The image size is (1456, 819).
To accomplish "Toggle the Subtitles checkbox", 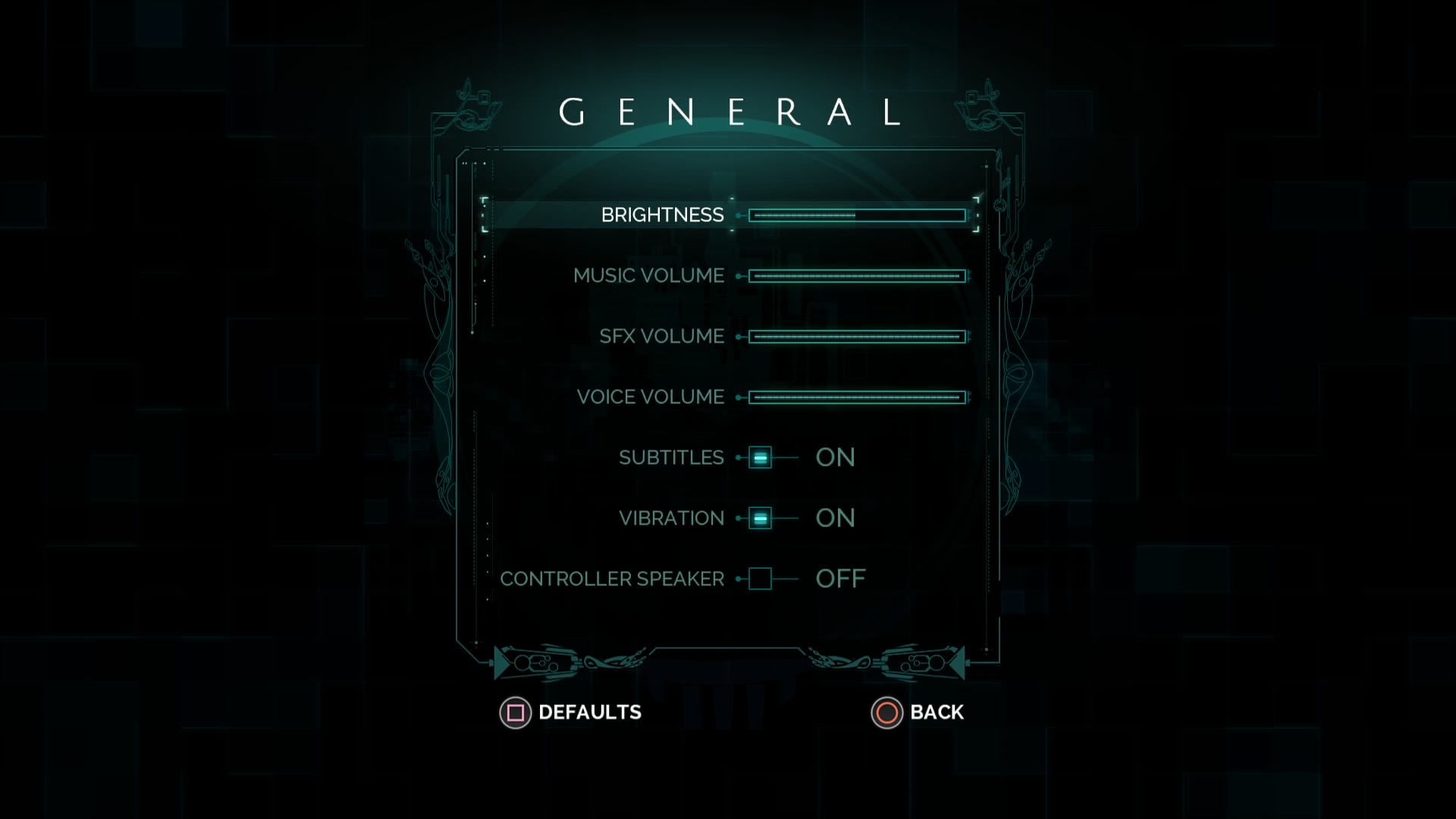I will tap(760, 457).
